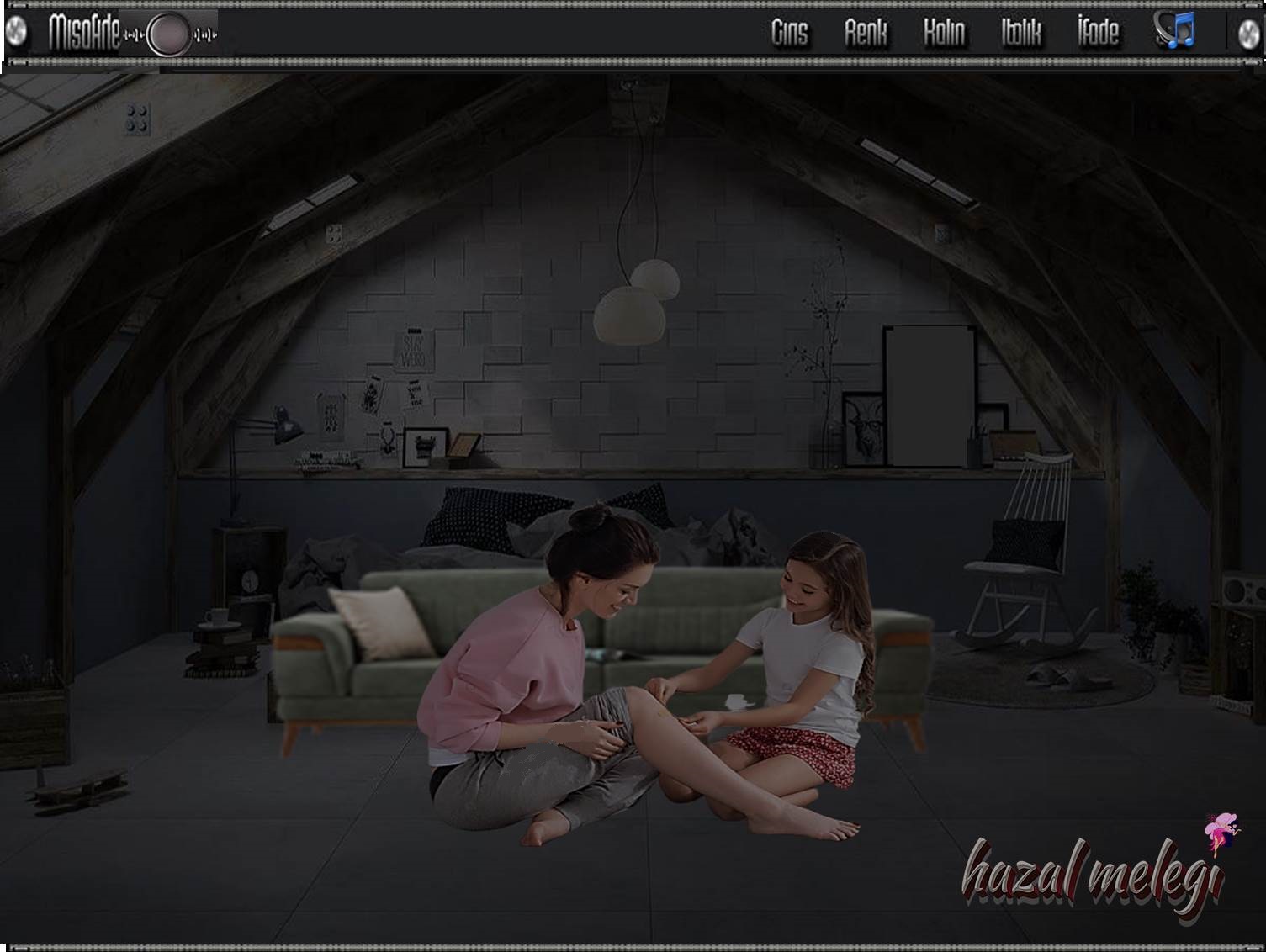Open the İfade emoticon menu

pos(1098,34)
